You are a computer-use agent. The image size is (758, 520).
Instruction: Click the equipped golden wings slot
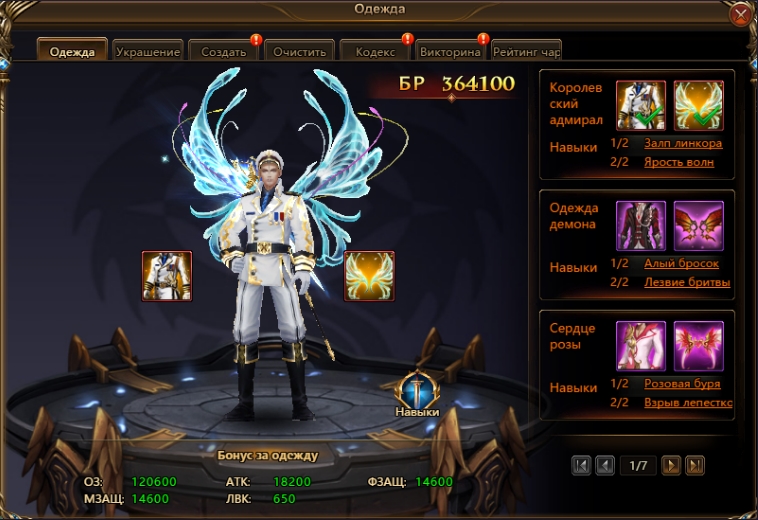369,276
